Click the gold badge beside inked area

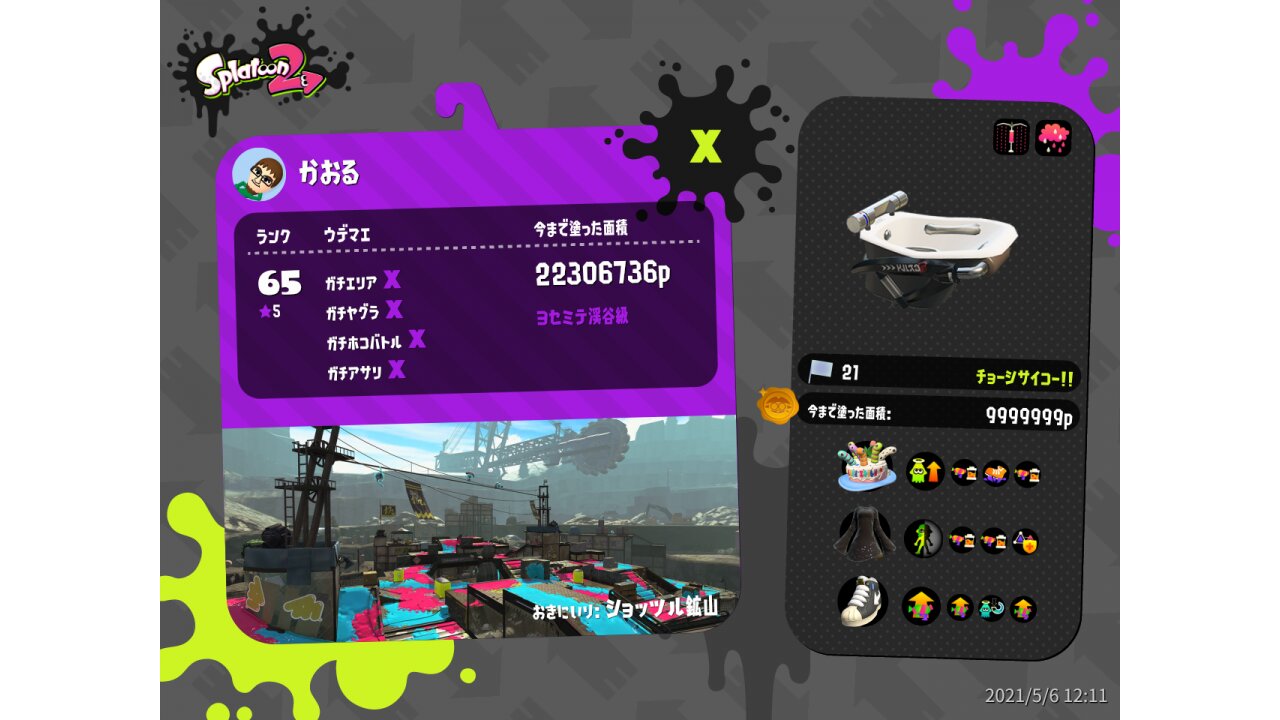pos(777,406)
